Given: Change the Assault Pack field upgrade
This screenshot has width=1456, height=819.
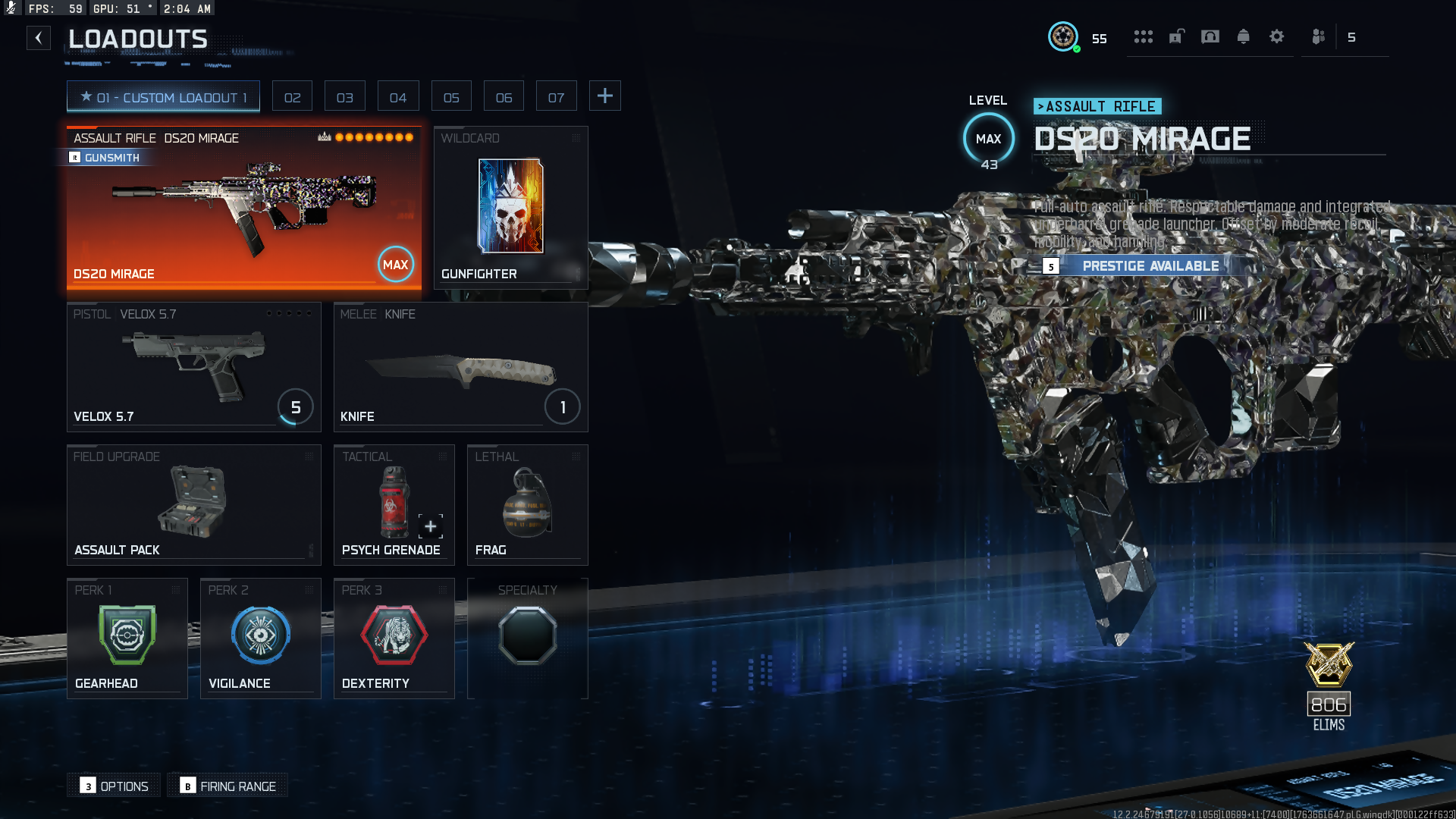Looking at the screenshot, I should 193,505.
